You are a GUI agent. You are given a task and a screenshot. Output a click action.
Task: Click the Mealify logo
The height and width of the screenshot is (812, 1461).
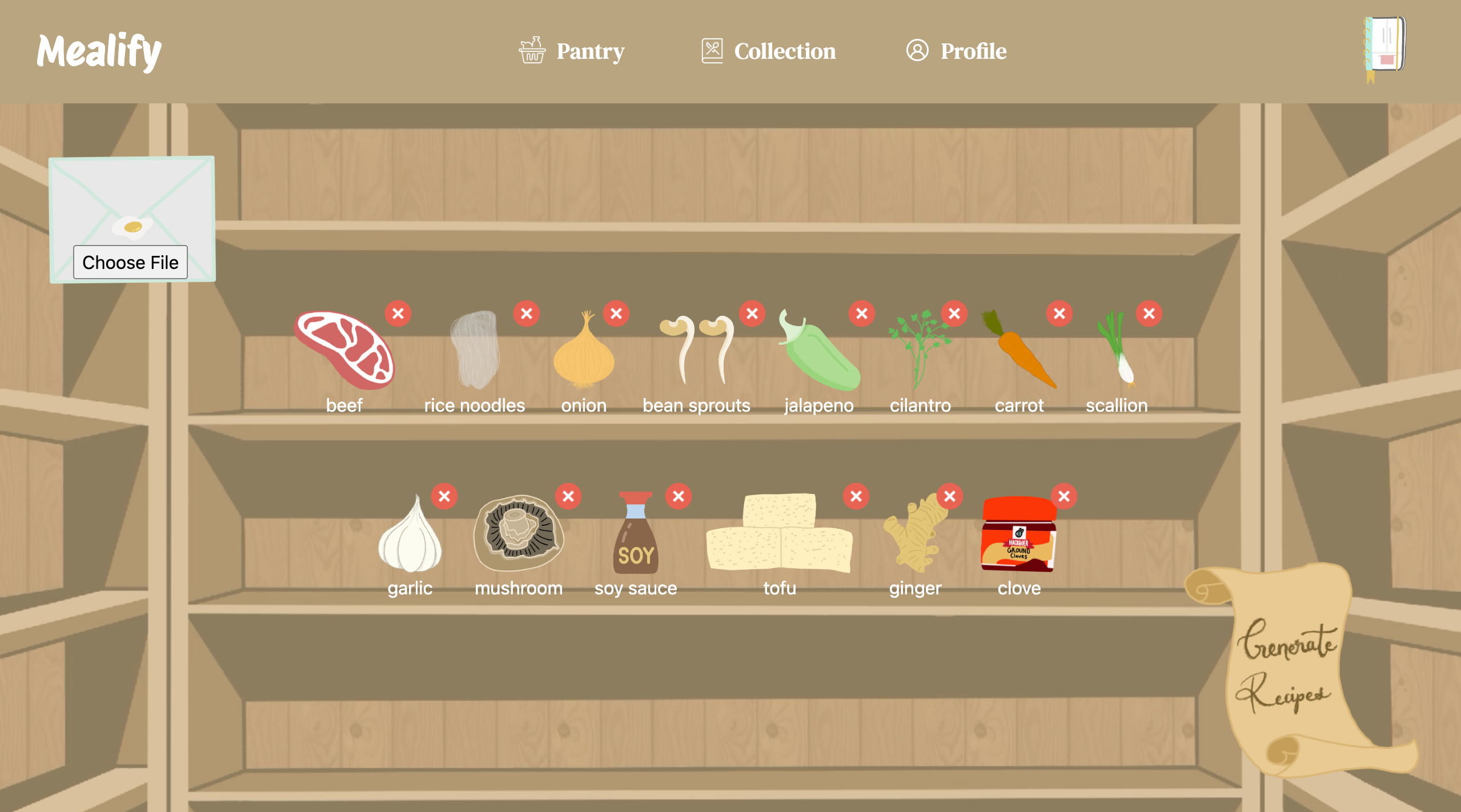pyautogui.click(x=99, y=51)
